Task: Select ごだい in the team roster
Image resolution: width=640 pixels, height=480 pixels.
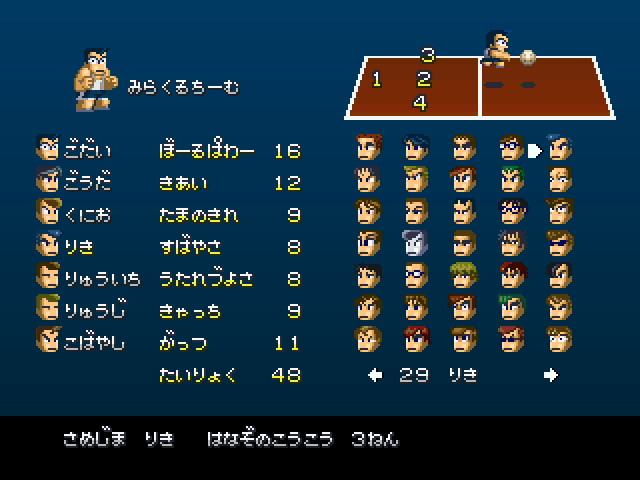Action: click(75, 151)
